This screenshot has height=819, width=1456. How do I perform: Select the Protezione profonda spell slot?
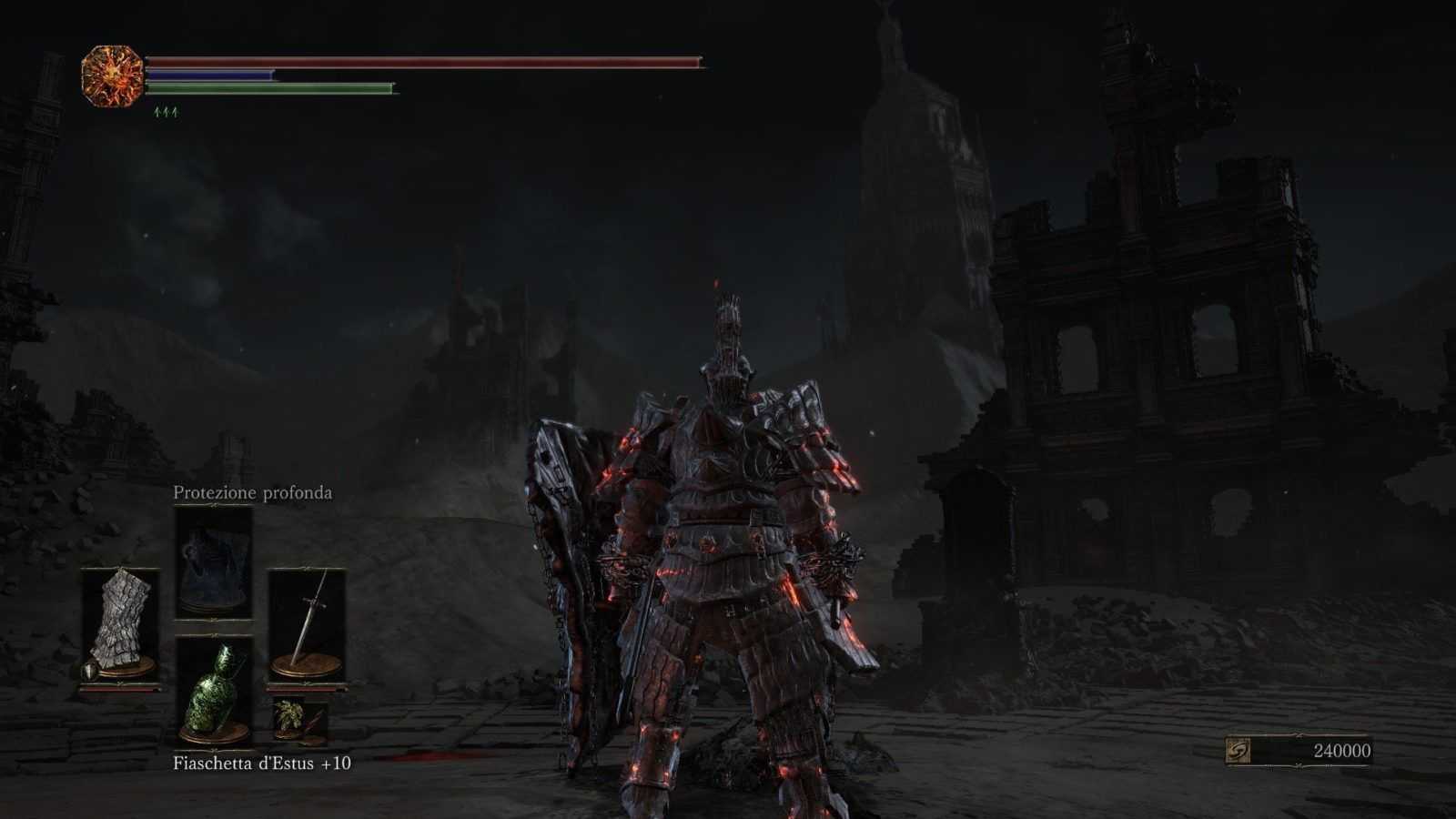click(x=213, y=561)
